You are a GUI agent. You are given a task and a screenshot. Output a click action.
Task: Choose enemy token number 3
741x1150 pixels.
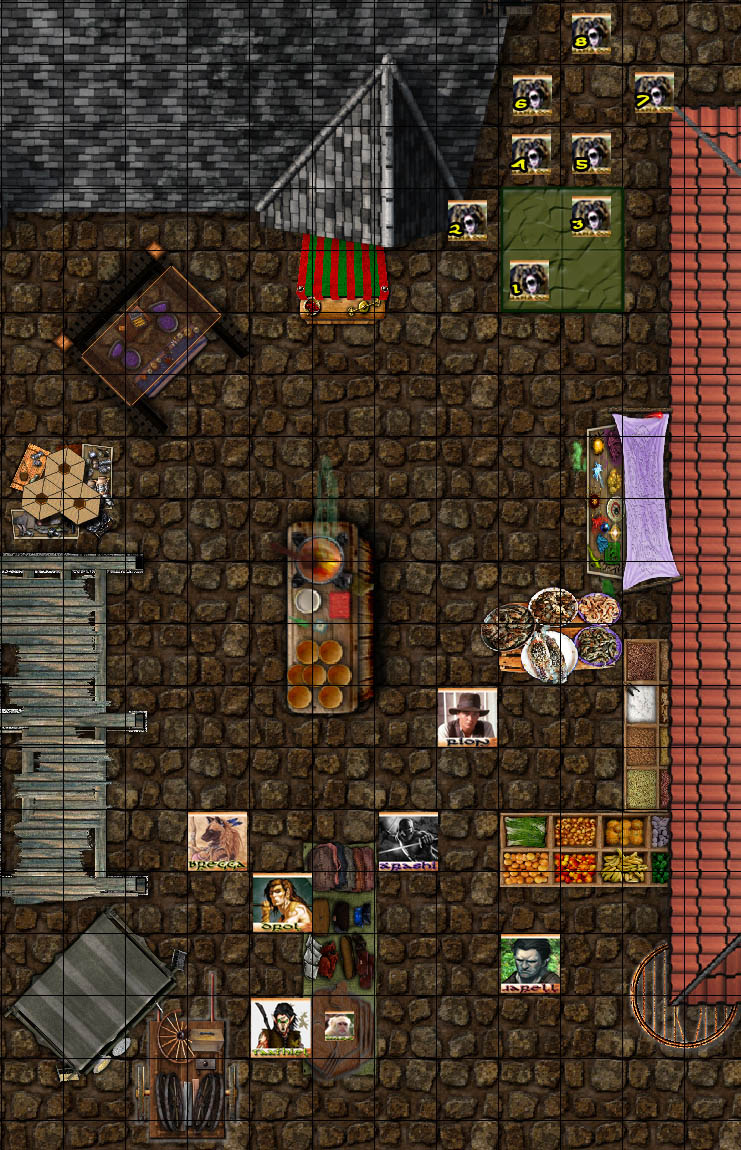point(591,216)
